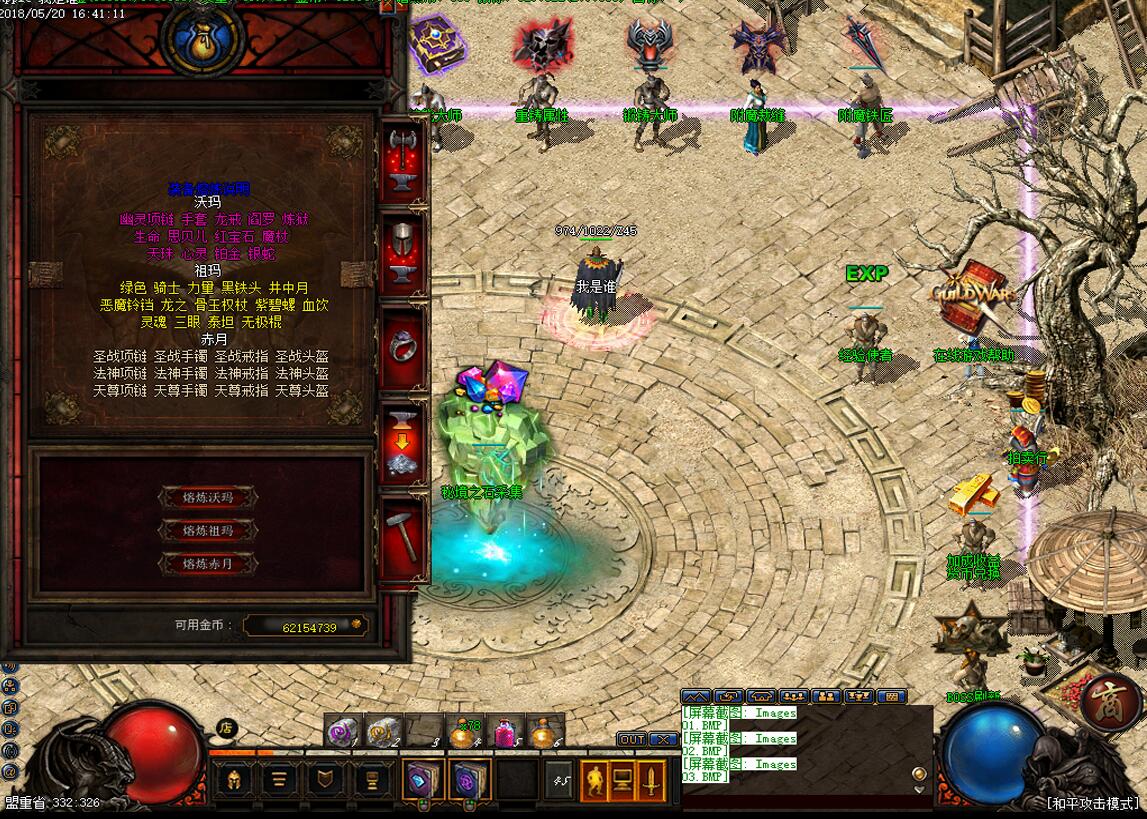This screenshot has height=819, width=1147.
Task: Switch to the helmet and anvil tab
Action: [x=403, y=254]
